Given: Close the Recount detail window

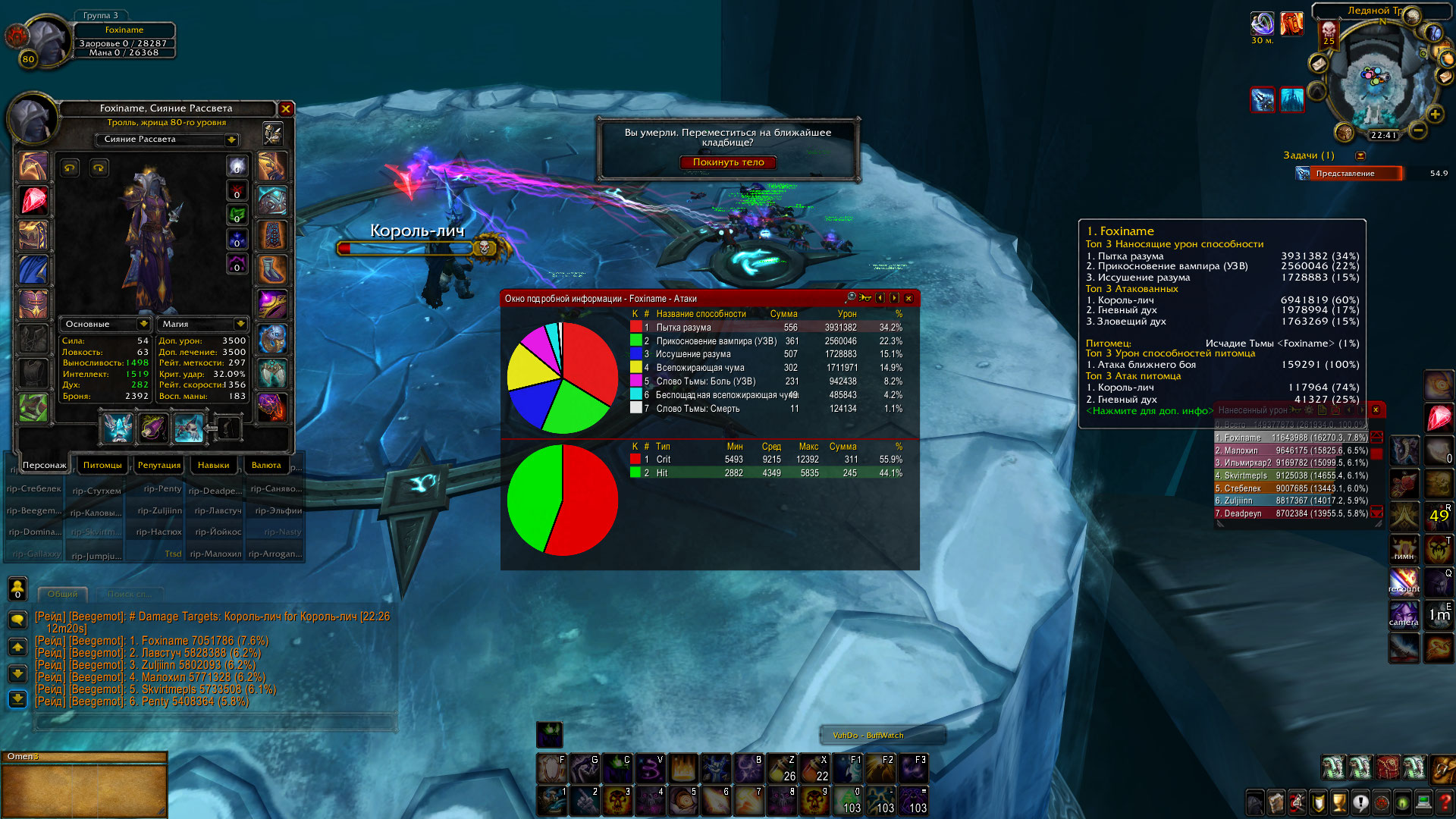Looking at the screenshot, I should pyautogui.click(x=908, y=299).
